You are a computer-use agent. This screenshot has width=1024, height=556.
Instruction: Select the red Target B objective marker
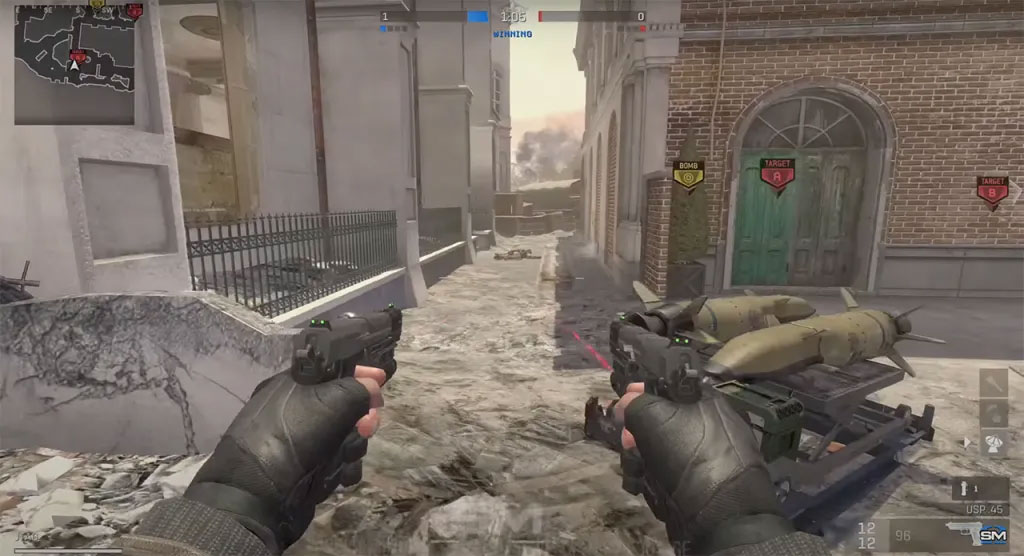point(991,190)
